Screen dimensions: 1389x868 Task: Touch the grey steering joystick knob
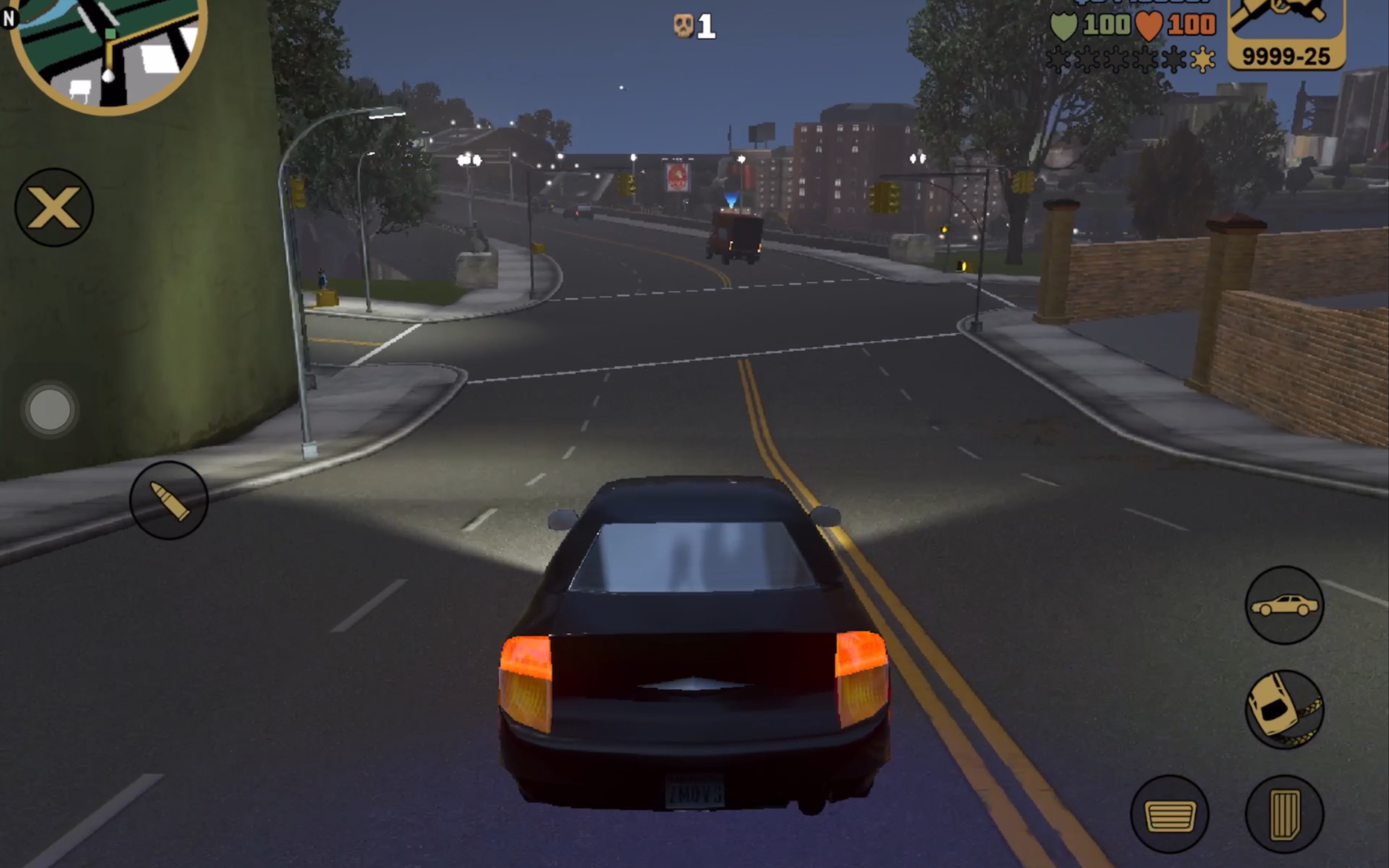tap(50, 409)
